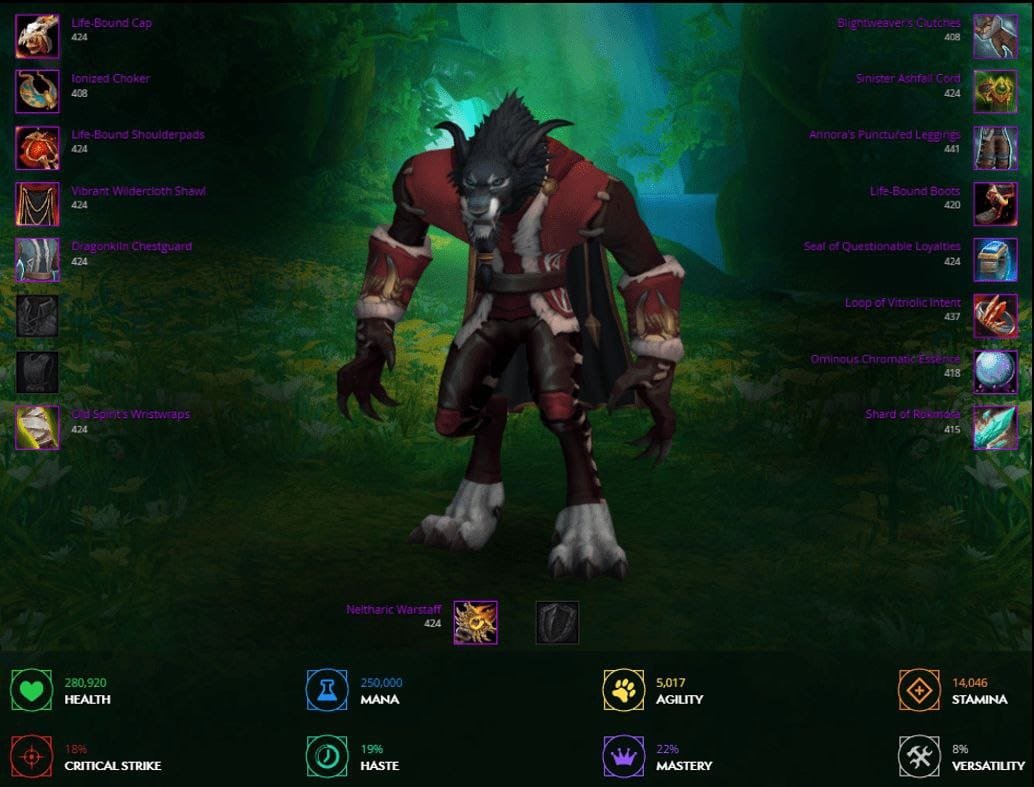Choose the Life-Bound Boots slot
Screen dimensions: 1034x787
(995, 203)
